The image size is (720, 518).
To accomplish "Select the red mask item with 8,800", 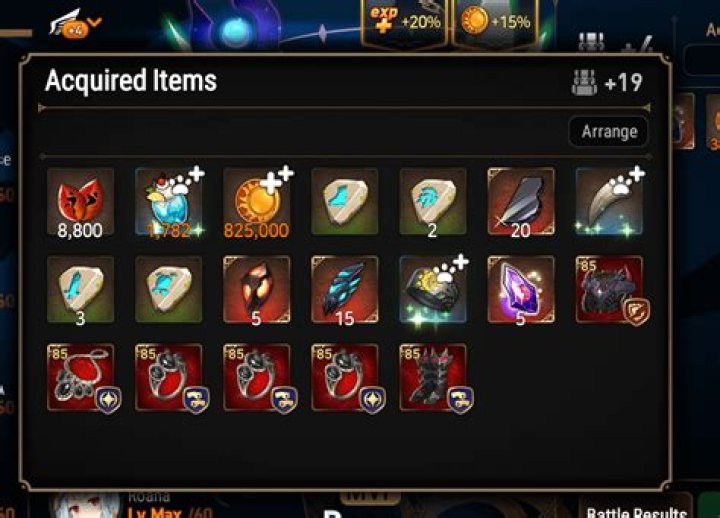I will 80,201.
